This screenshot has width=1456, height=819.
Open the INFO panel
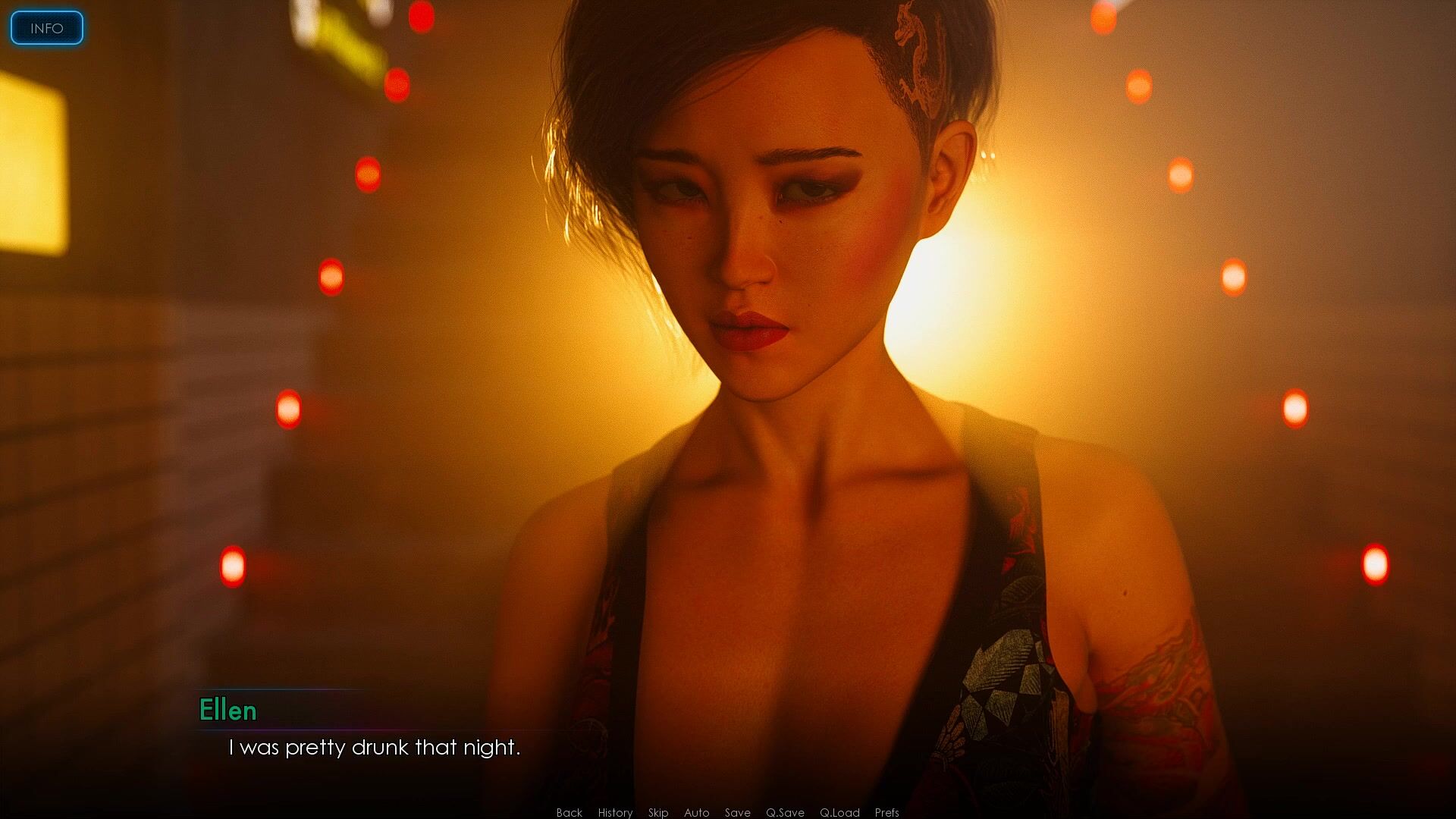[46, 28]
